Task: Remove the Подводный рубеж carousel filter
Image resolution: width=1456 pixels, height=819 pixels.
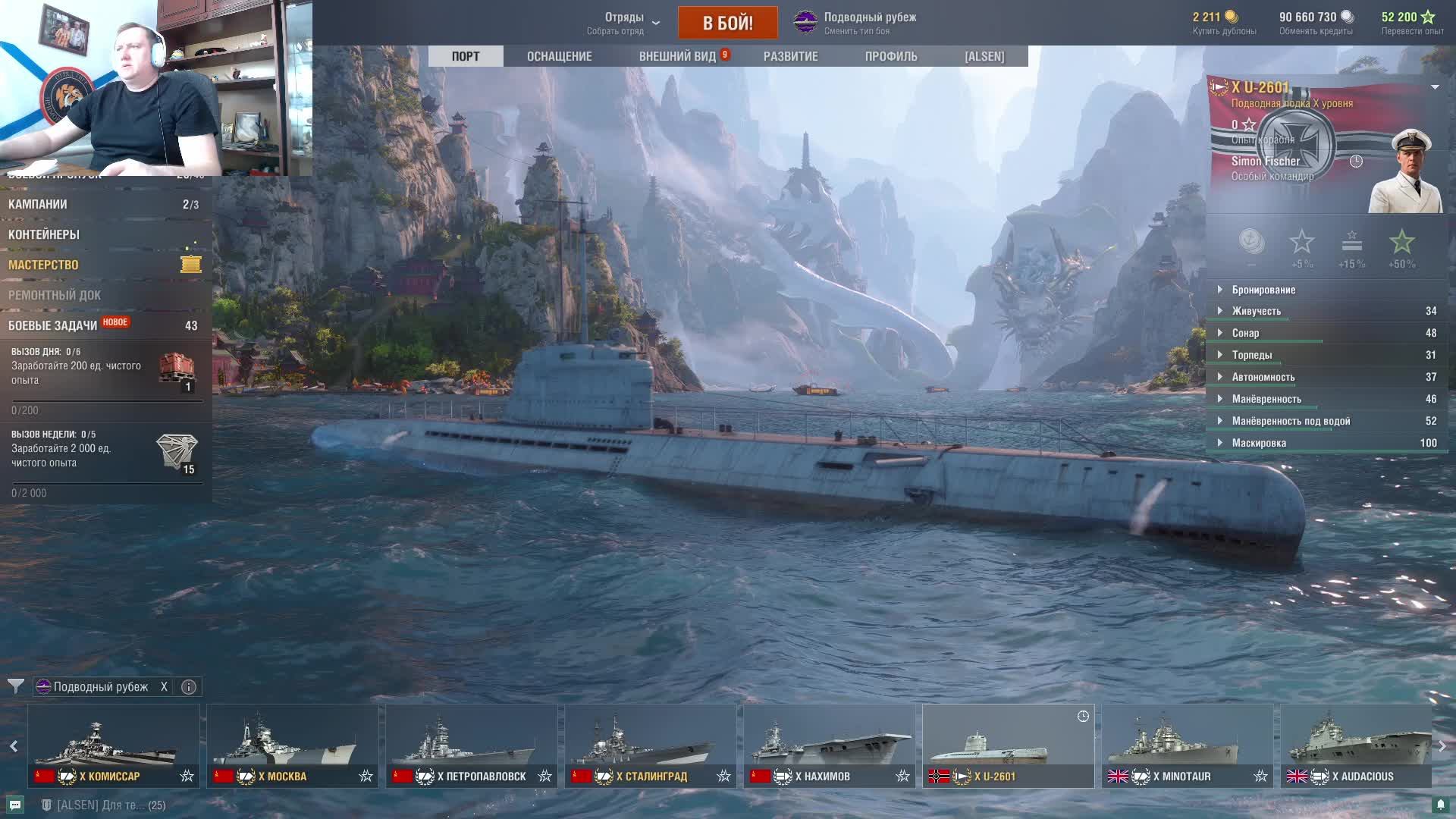Action: coord(164,687)
